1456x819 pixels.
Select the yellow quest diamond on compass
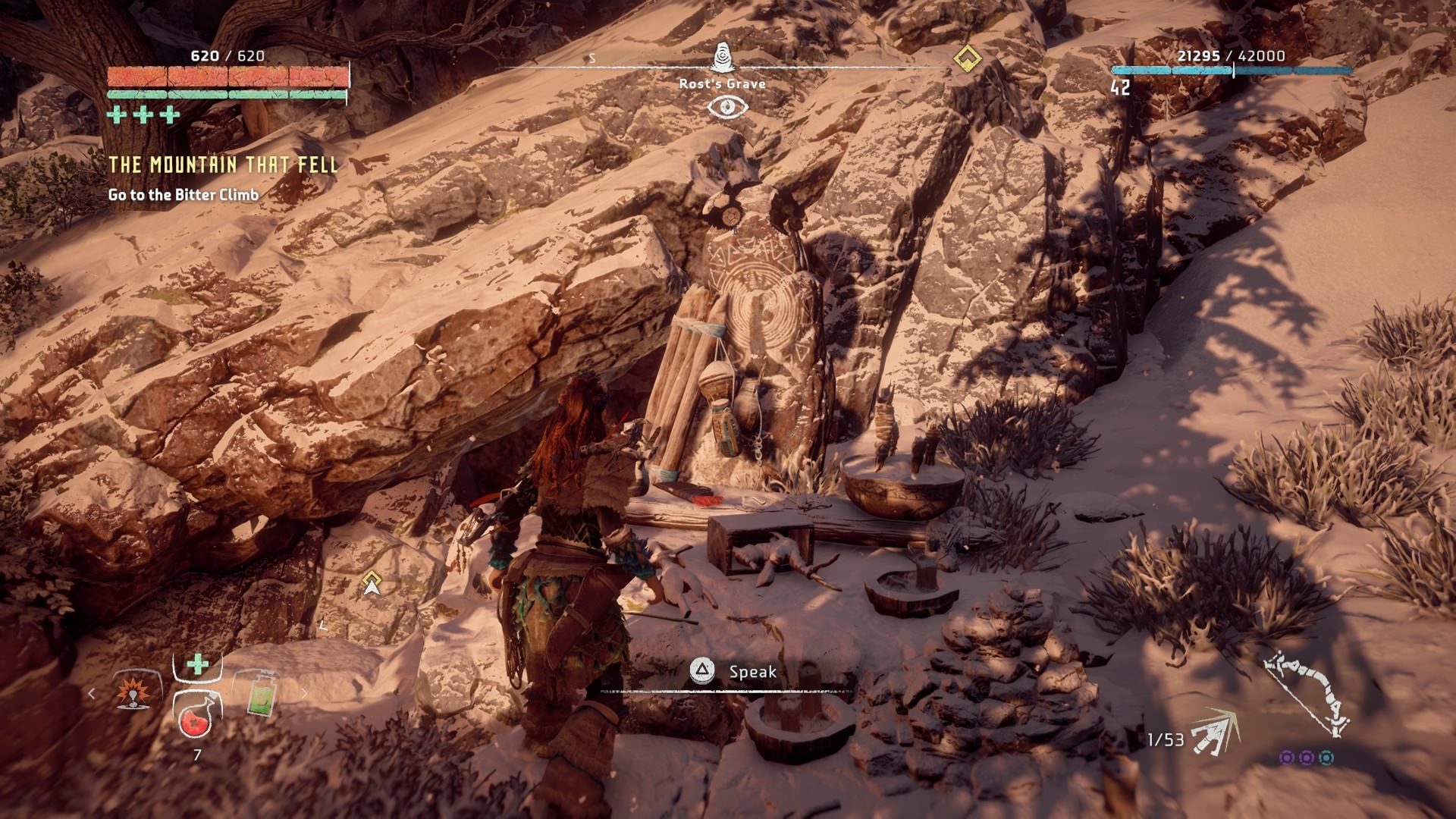[x=967, y=58]
